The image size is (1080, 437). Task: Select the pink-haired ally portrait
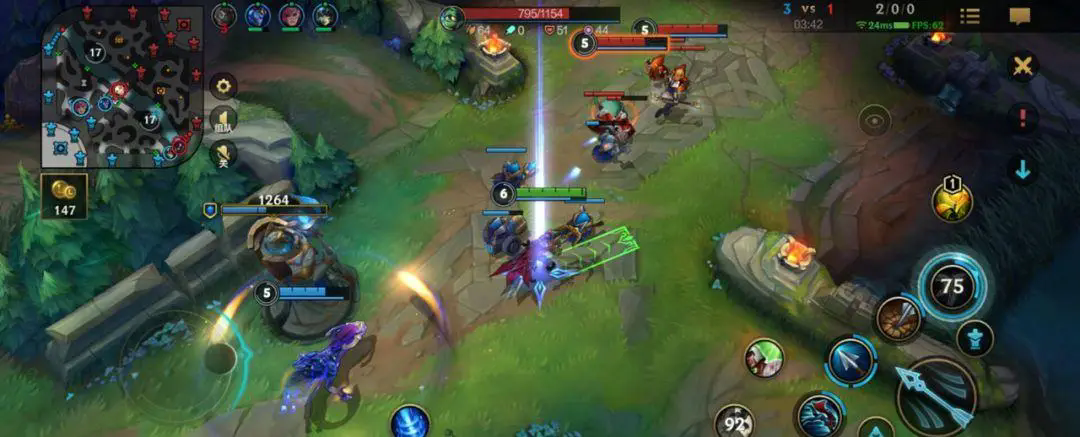pyautogui.click(x=291, y=15)
